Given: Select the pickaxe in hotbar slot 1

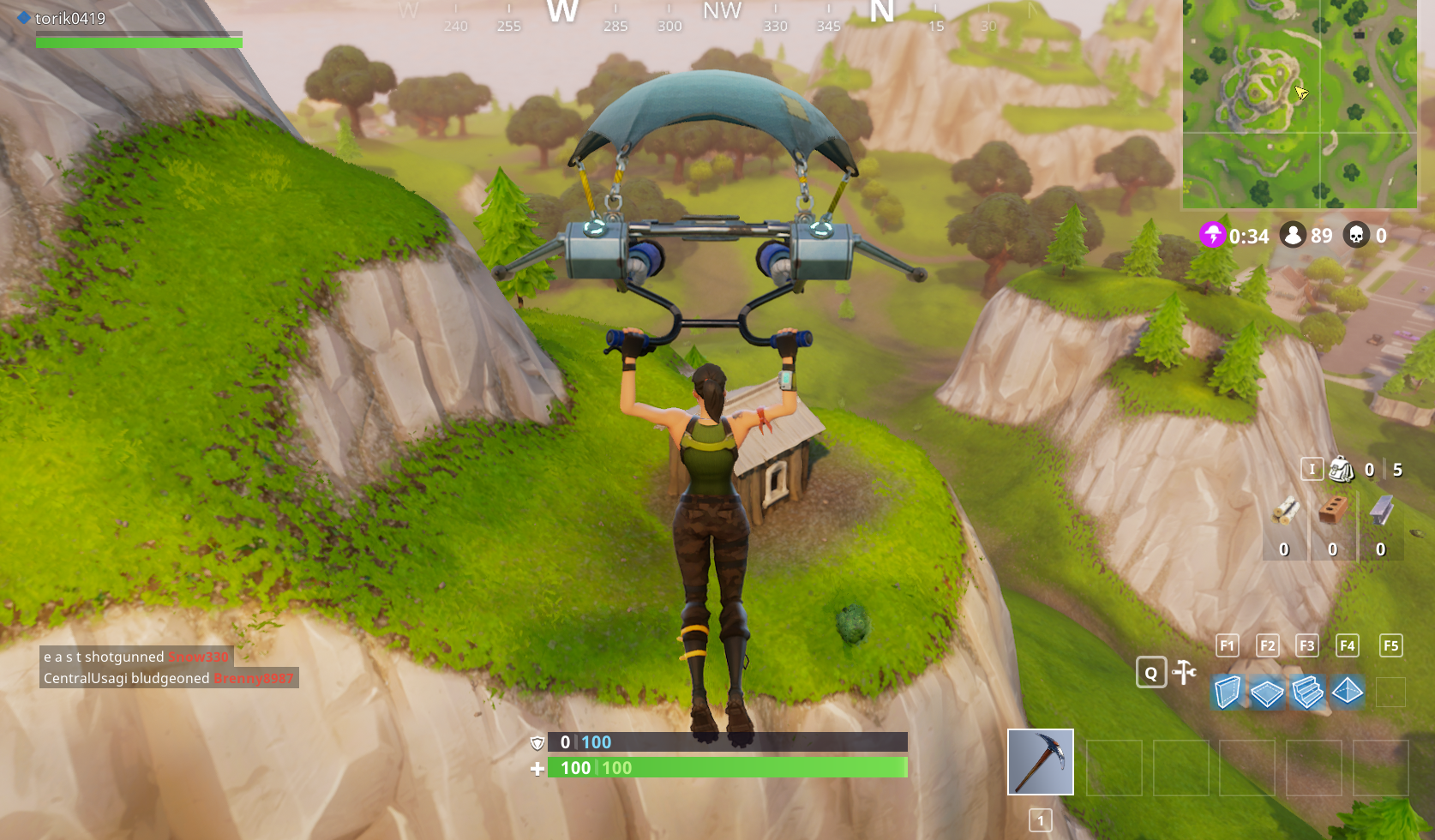Looking at the screenshot, I should [x=1040, y=761].
